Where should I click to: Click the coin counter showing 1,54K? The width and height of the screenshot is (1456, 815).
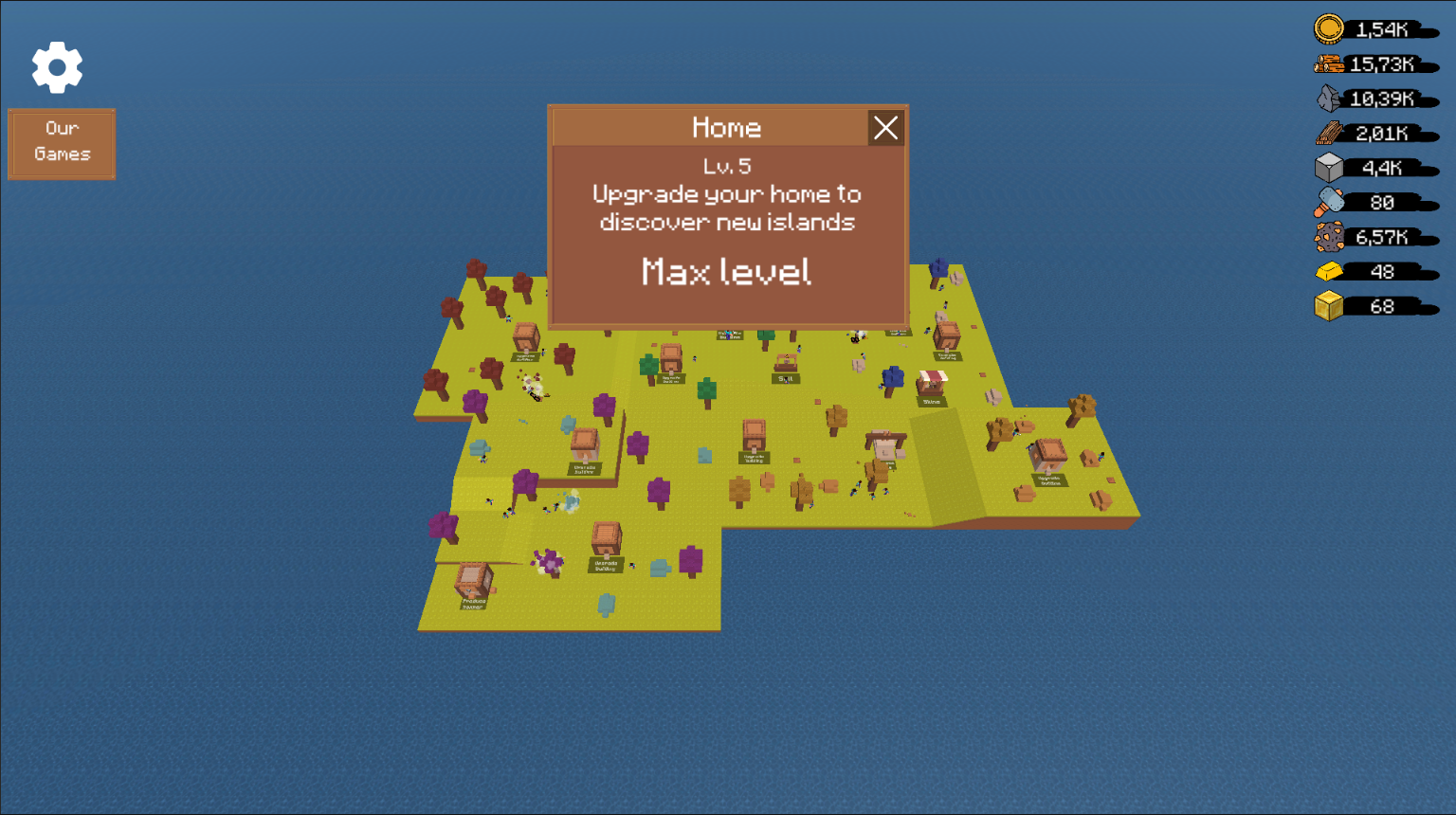[x=1380, y=28]
